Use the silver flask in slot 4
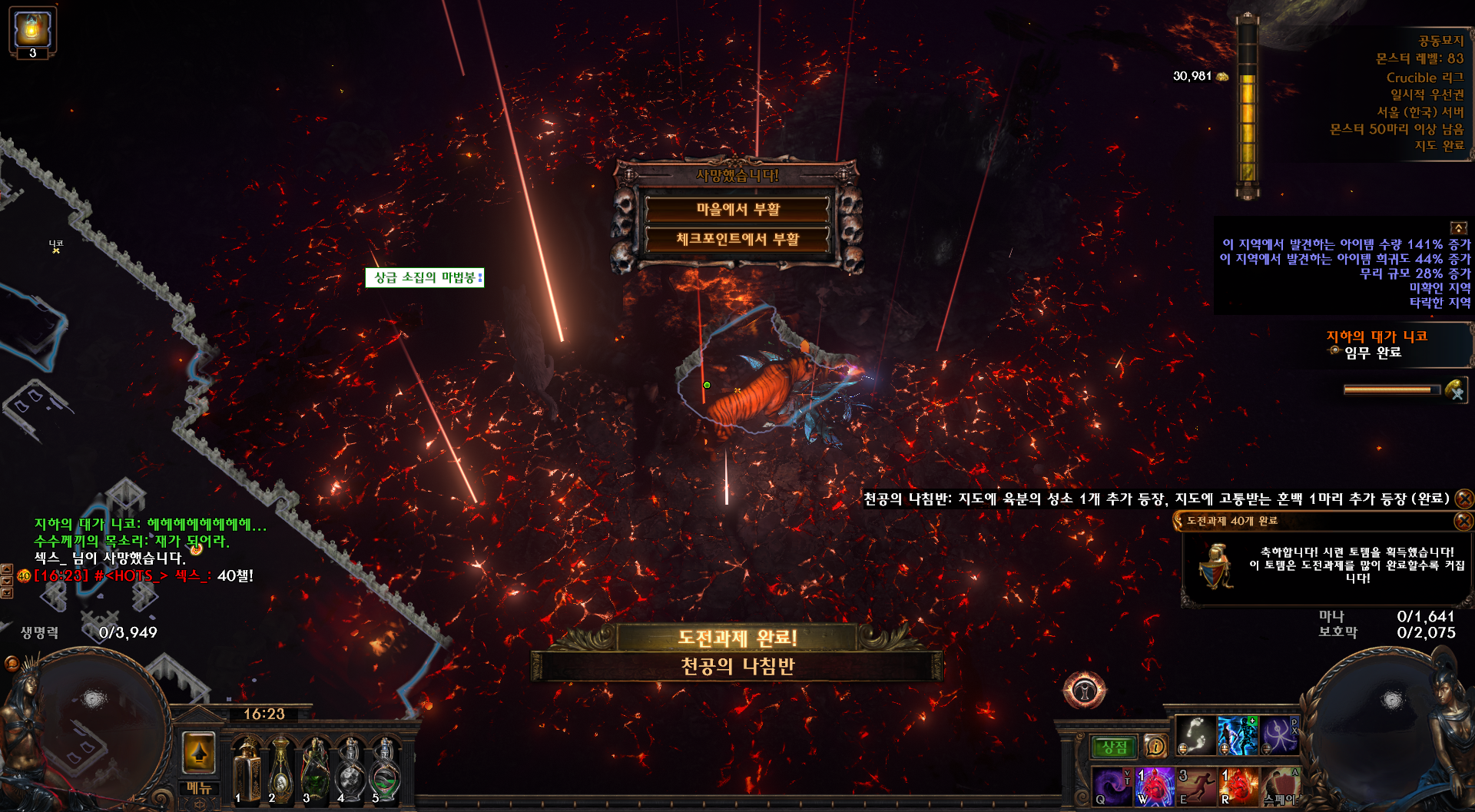This screenshot has width=1475, height=812. coord(350,770)
